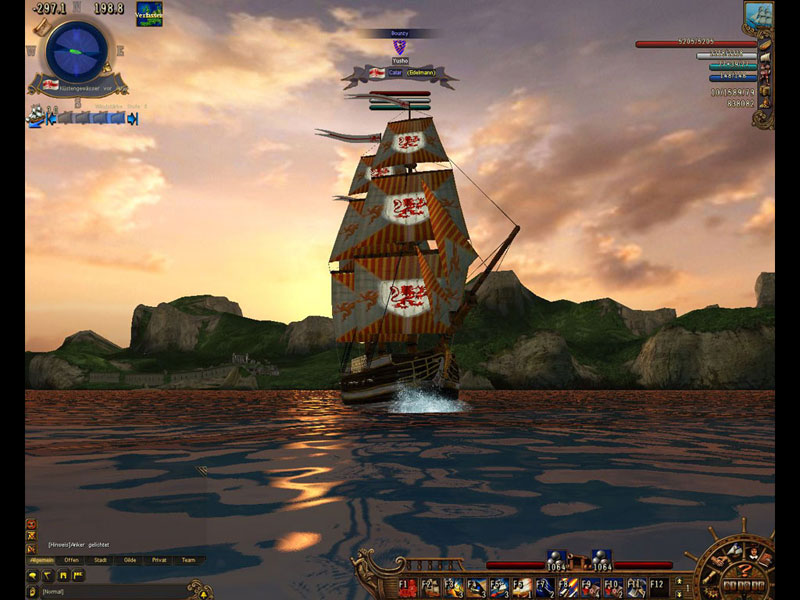Image resolution: width=800 pixels, height=600 pixels.
Task: Use the F5 hotbar skill
Action: tap(499, 586)
